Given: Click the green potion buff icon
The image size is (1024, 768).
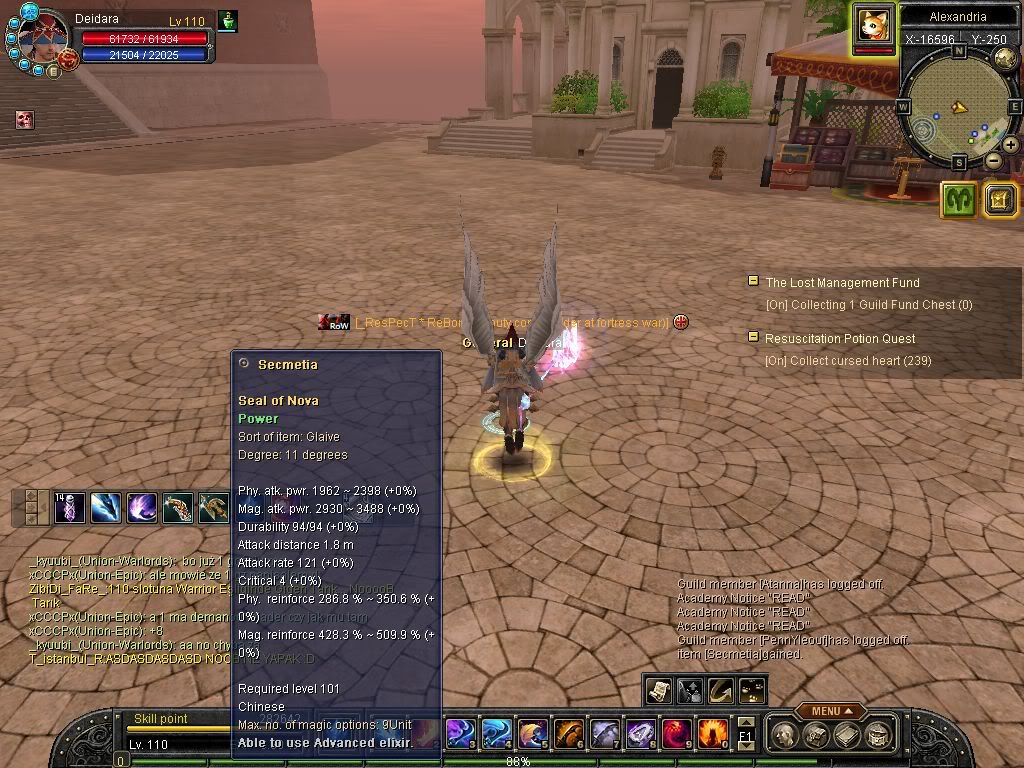Looking at the screenshot, I should pyautogui.click(x=227, y=21).
